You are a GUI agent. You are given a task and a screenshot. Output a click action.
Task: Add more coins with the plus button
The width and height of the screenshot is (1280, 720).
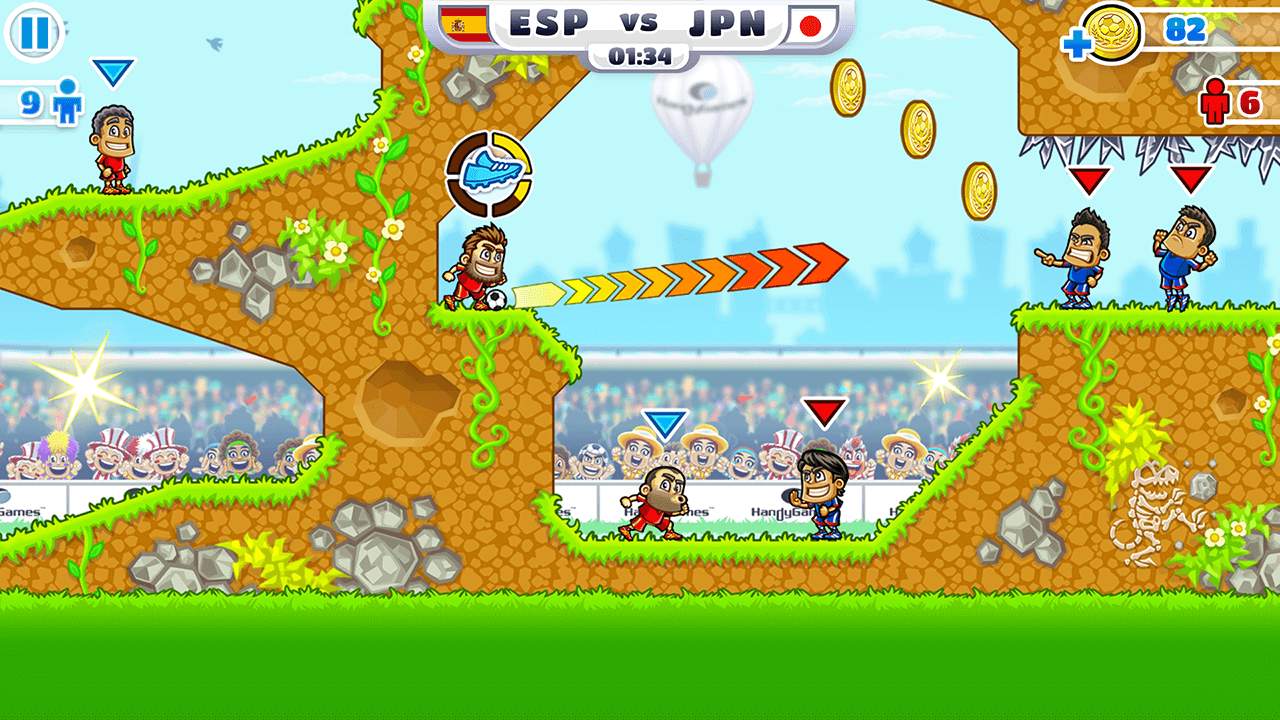pyautogui.click(x=1078, y=45)
